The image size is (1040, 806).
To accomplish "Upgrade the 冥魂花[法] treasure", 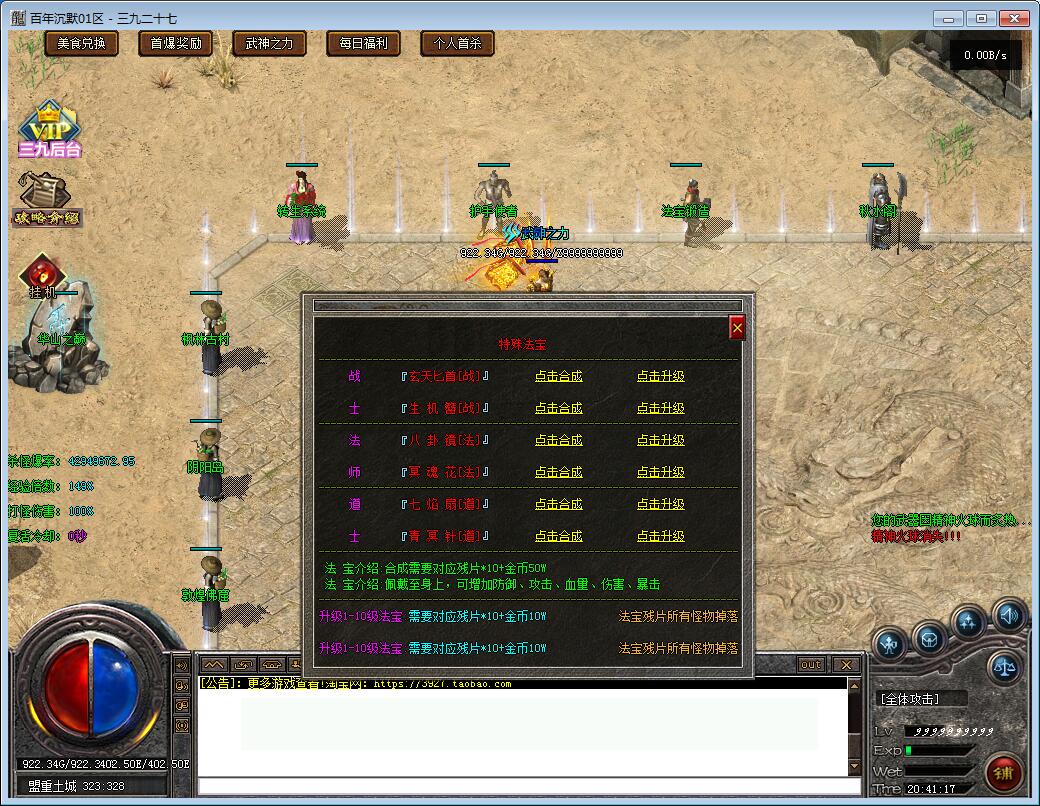I will pyautogui.click(x=661, y=472).
